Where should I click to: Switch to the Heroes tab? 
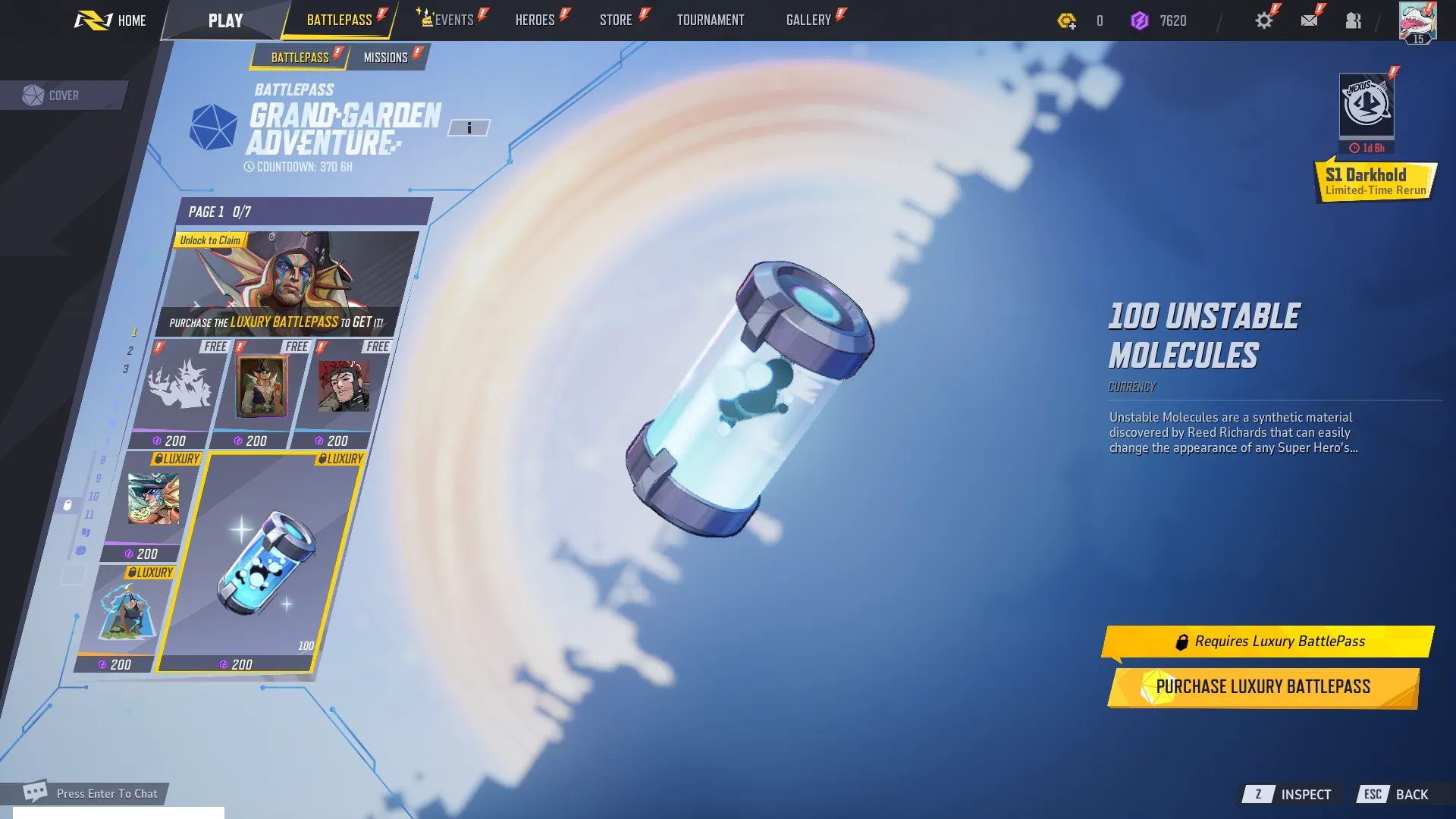(x=535, y=20)
